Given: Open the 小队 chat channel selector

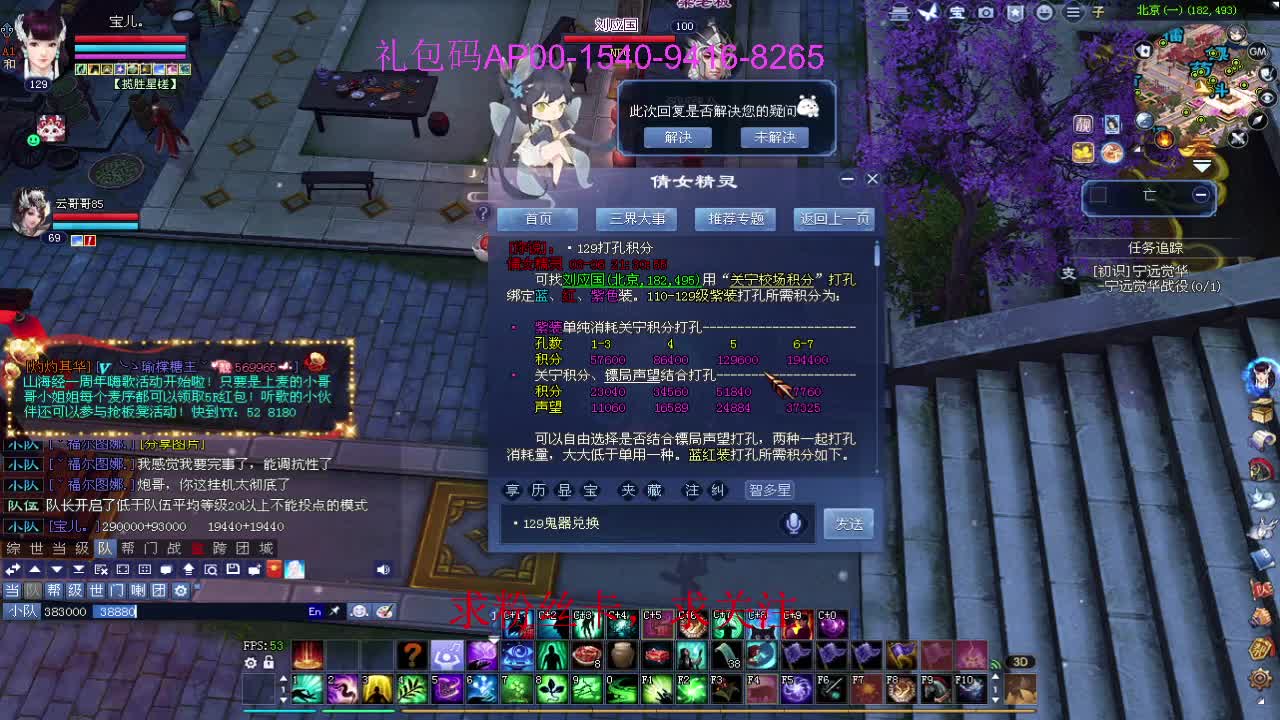Looking at the screenshot, I should click(22, 610).
